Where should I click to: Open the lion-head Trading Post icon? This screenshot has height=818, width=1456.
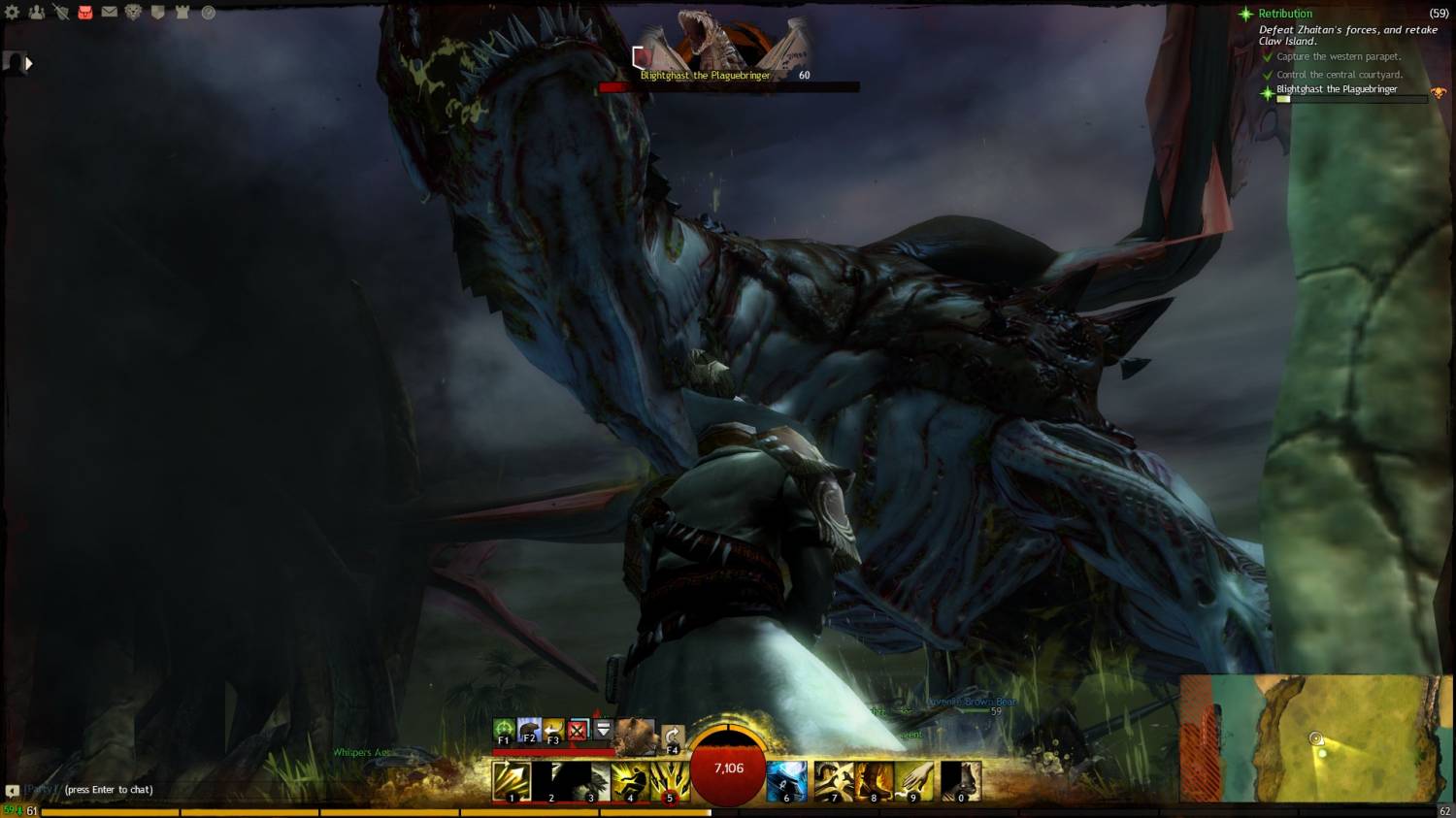(134, 13)
